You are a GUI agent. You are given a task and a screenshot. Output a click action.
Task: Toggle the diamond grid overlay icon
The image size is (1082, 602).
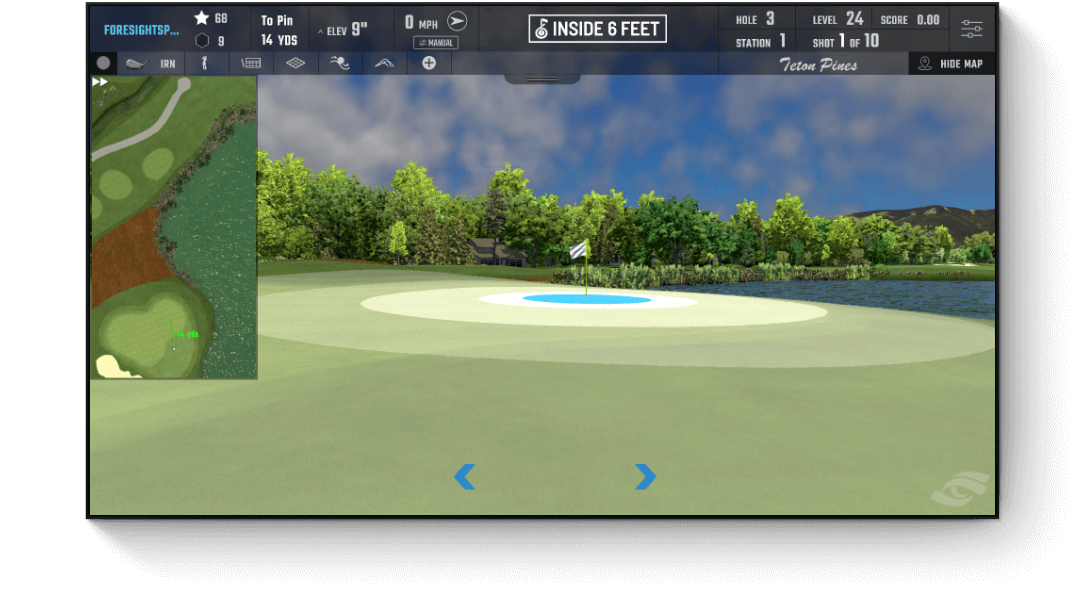[x=295, y=63]
